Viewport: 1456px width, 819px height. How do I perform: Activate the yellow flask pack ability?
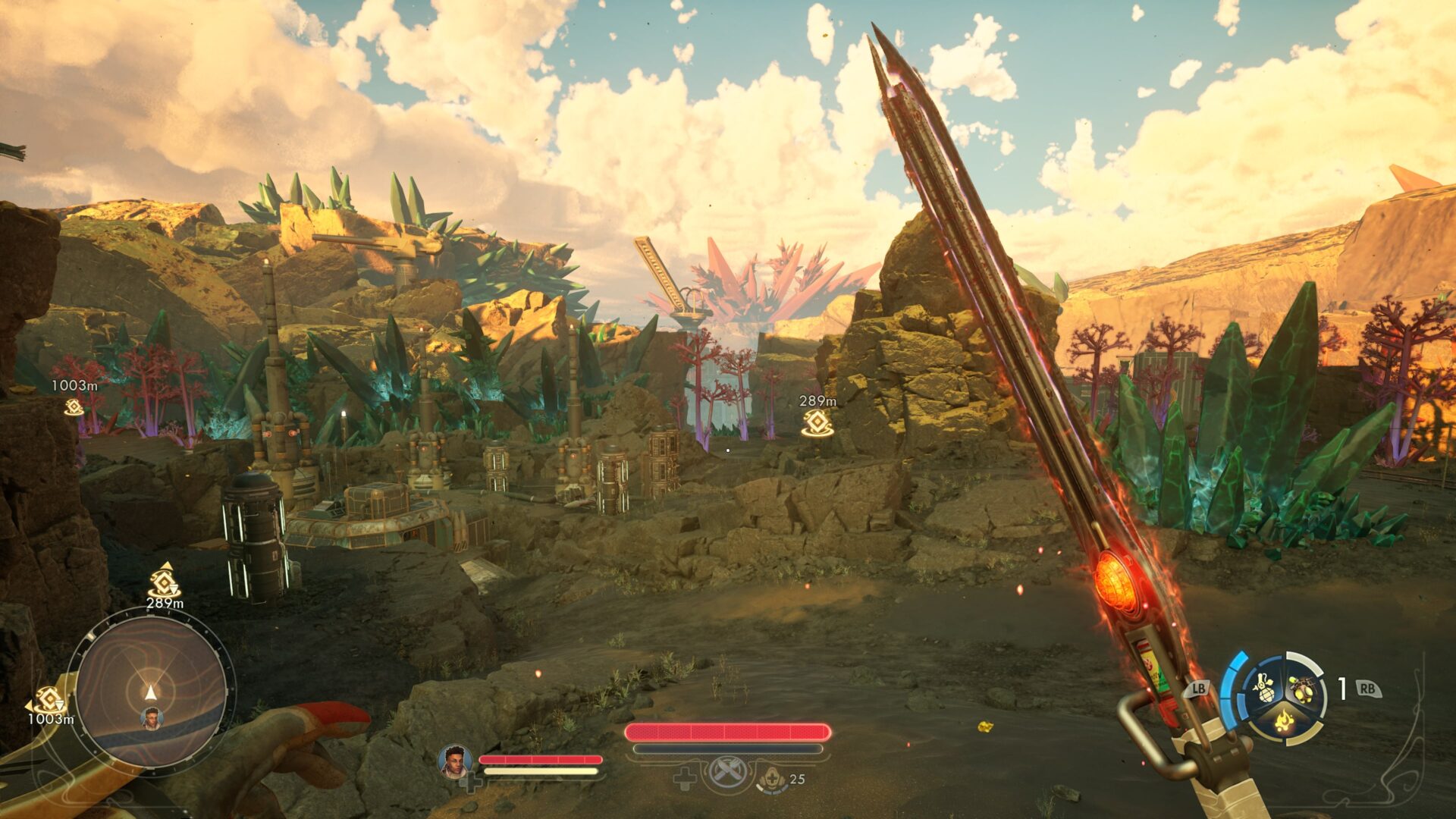[1302, 689]
